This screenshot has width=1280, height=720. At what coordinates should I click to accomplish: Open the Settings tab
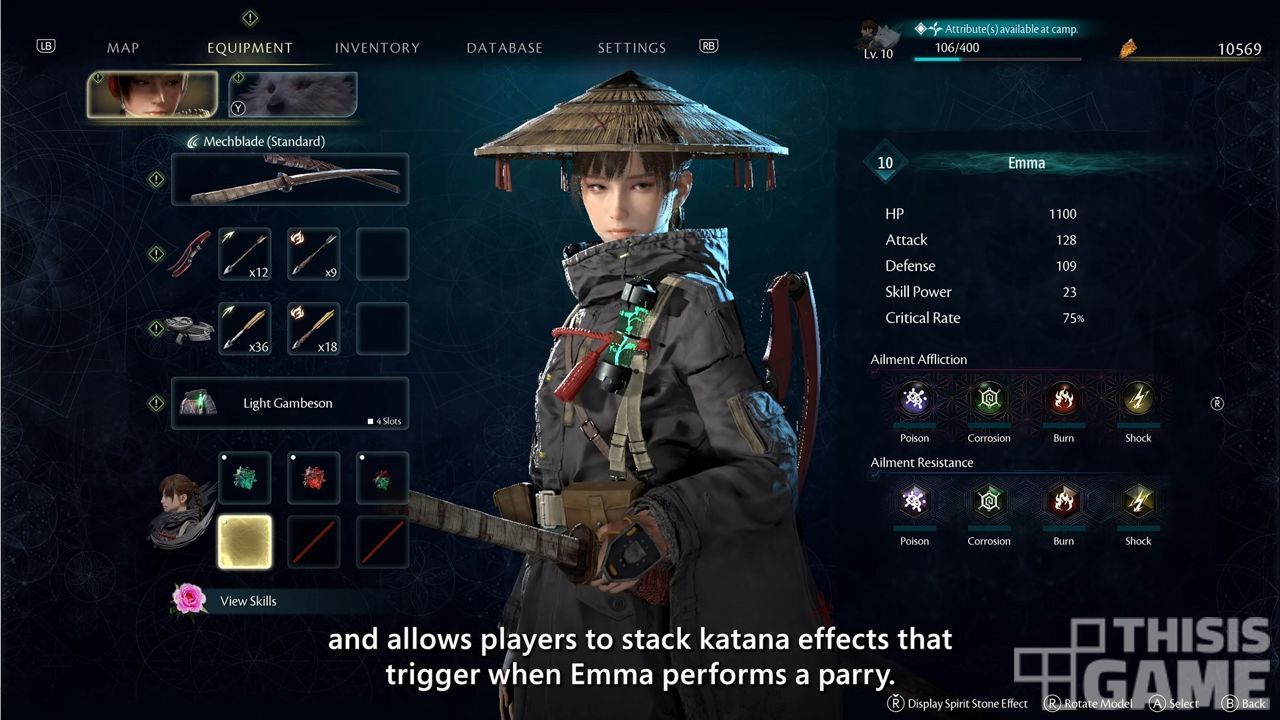631,48
